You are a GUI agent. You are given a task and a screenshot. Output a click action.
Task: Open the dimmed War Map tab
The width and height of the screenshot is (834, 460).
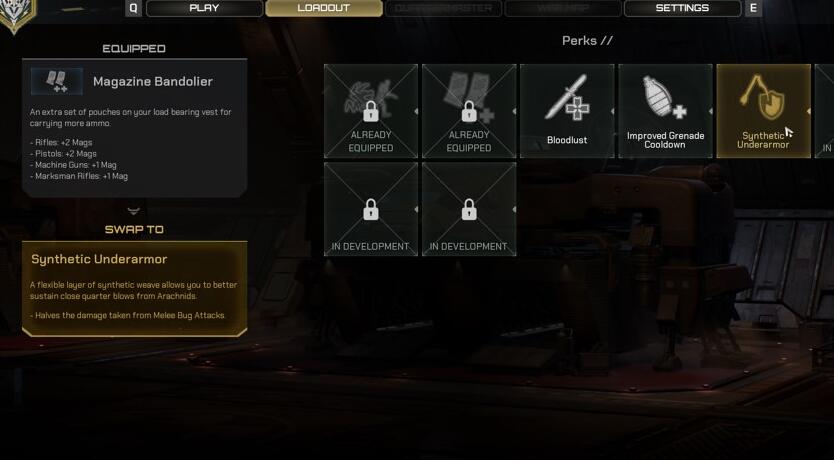coord(562,8)
